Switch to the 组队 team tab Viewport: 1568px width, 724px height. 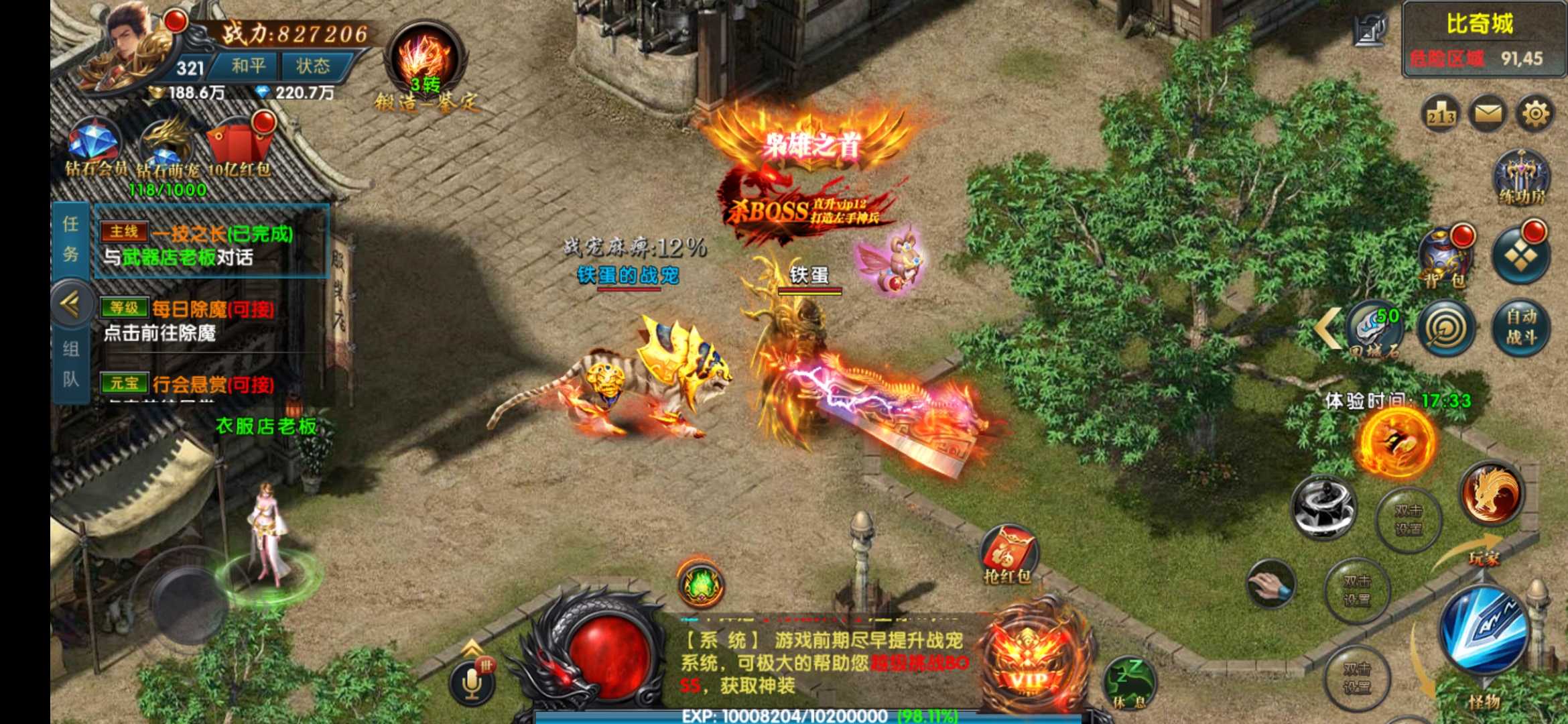(70, 364)
